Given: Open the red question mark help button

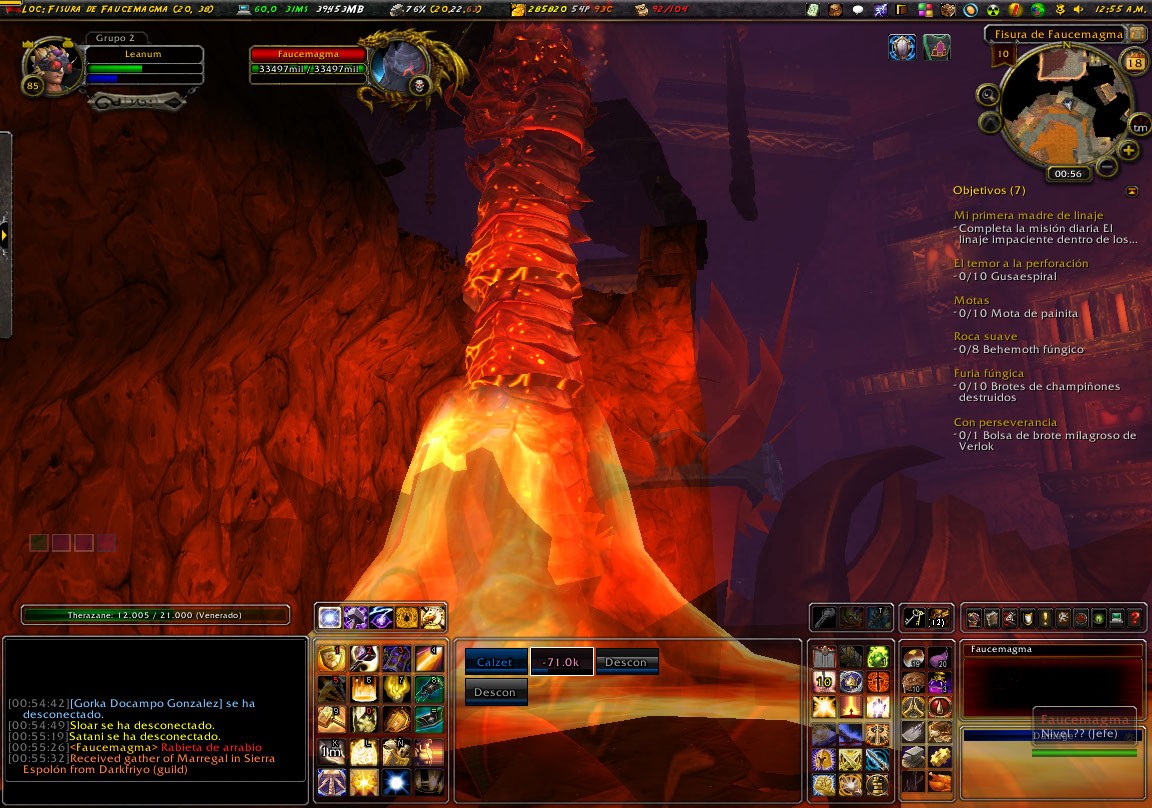Looking at the screenshot, I should [1135, 619].
